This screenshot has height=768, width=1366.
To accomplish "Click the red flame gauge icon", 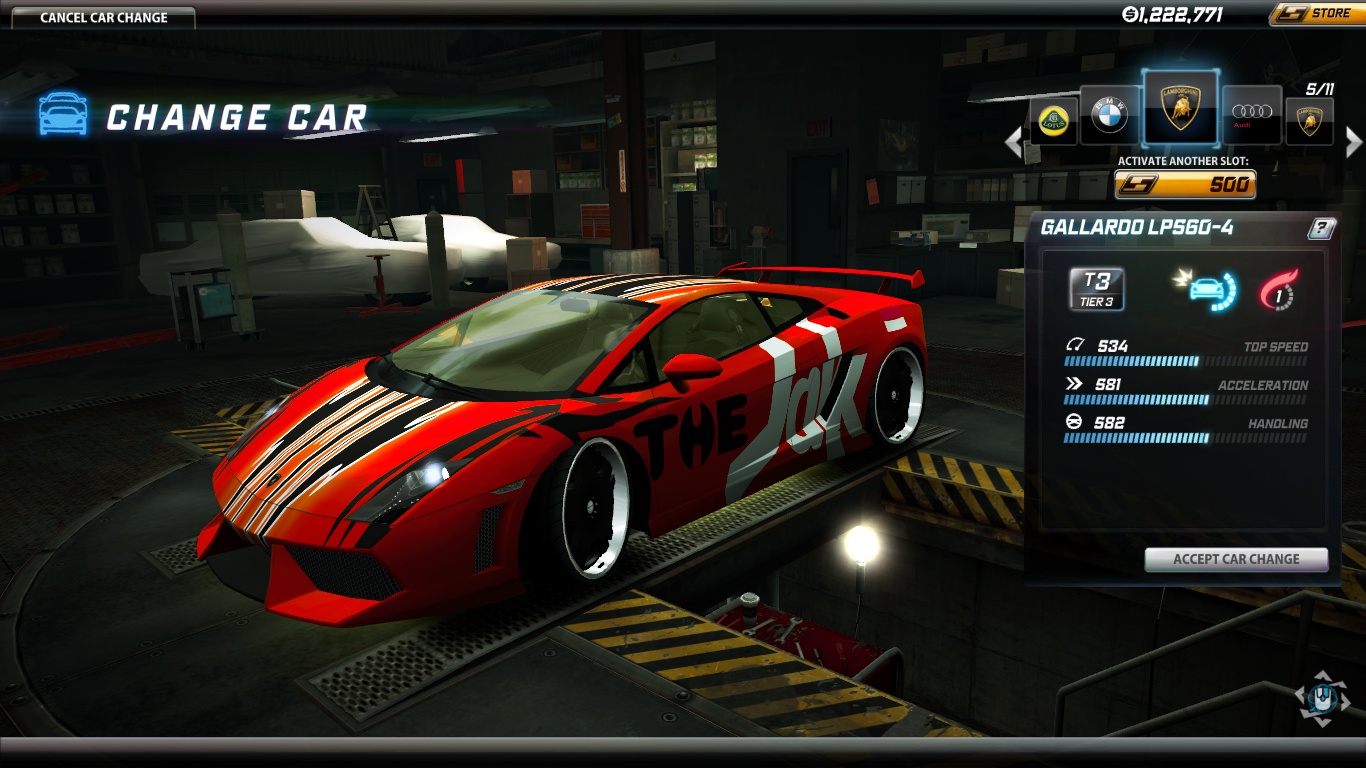I will (1276, 289).
